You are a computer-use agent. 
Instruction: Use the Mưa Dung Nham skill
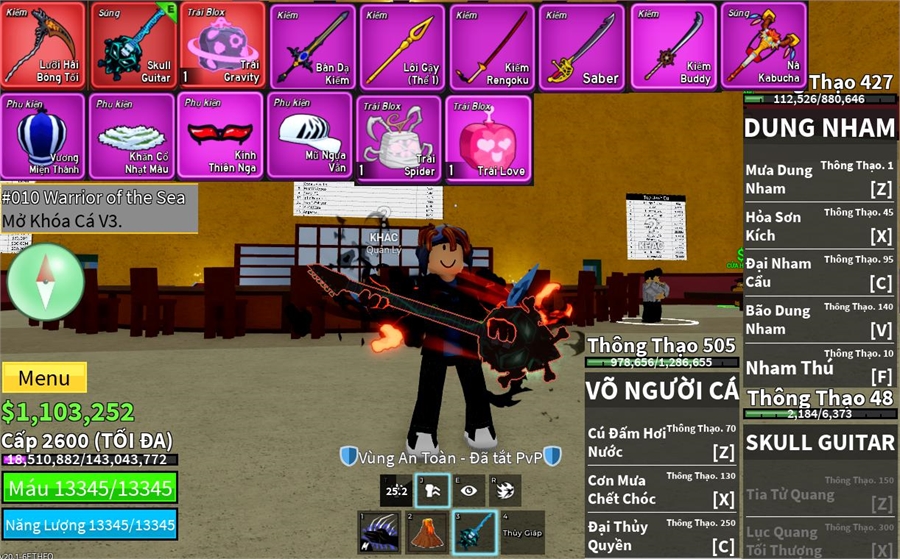(x=819, y=178)
